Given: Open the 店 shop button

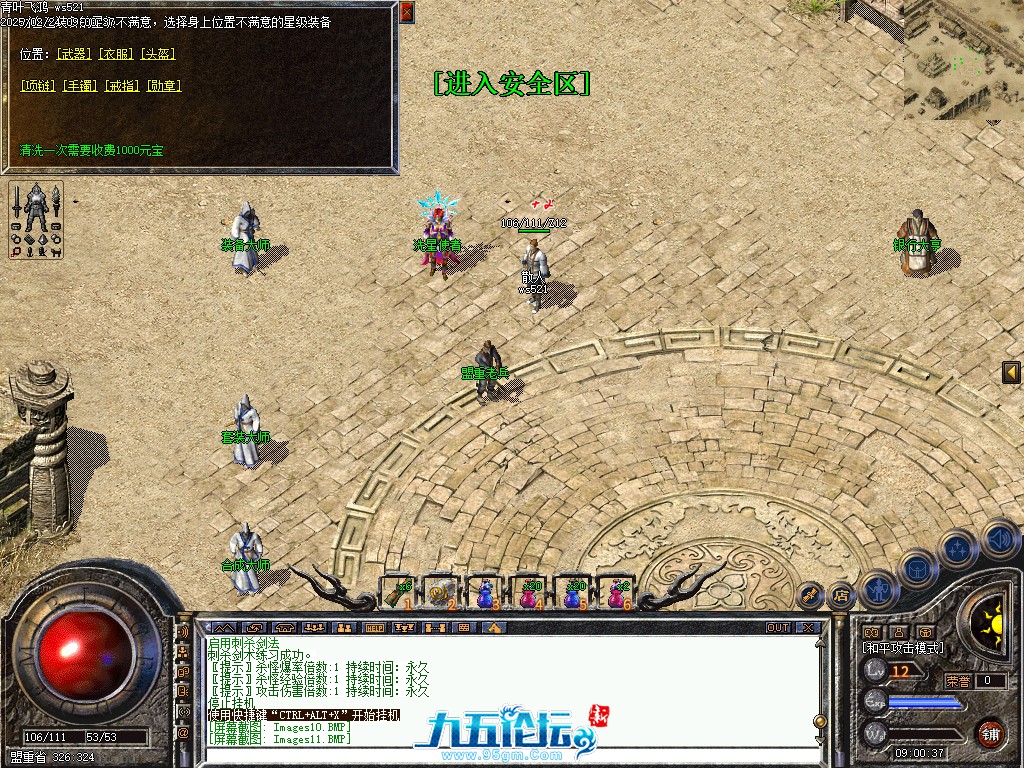Looking at the screenshot, I should 841,596.
